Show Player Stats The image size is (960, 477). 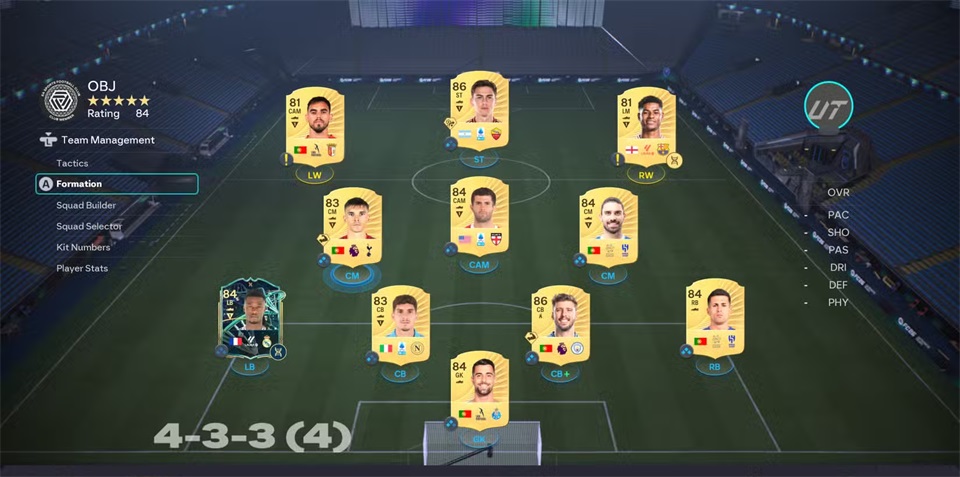(82, 268)
